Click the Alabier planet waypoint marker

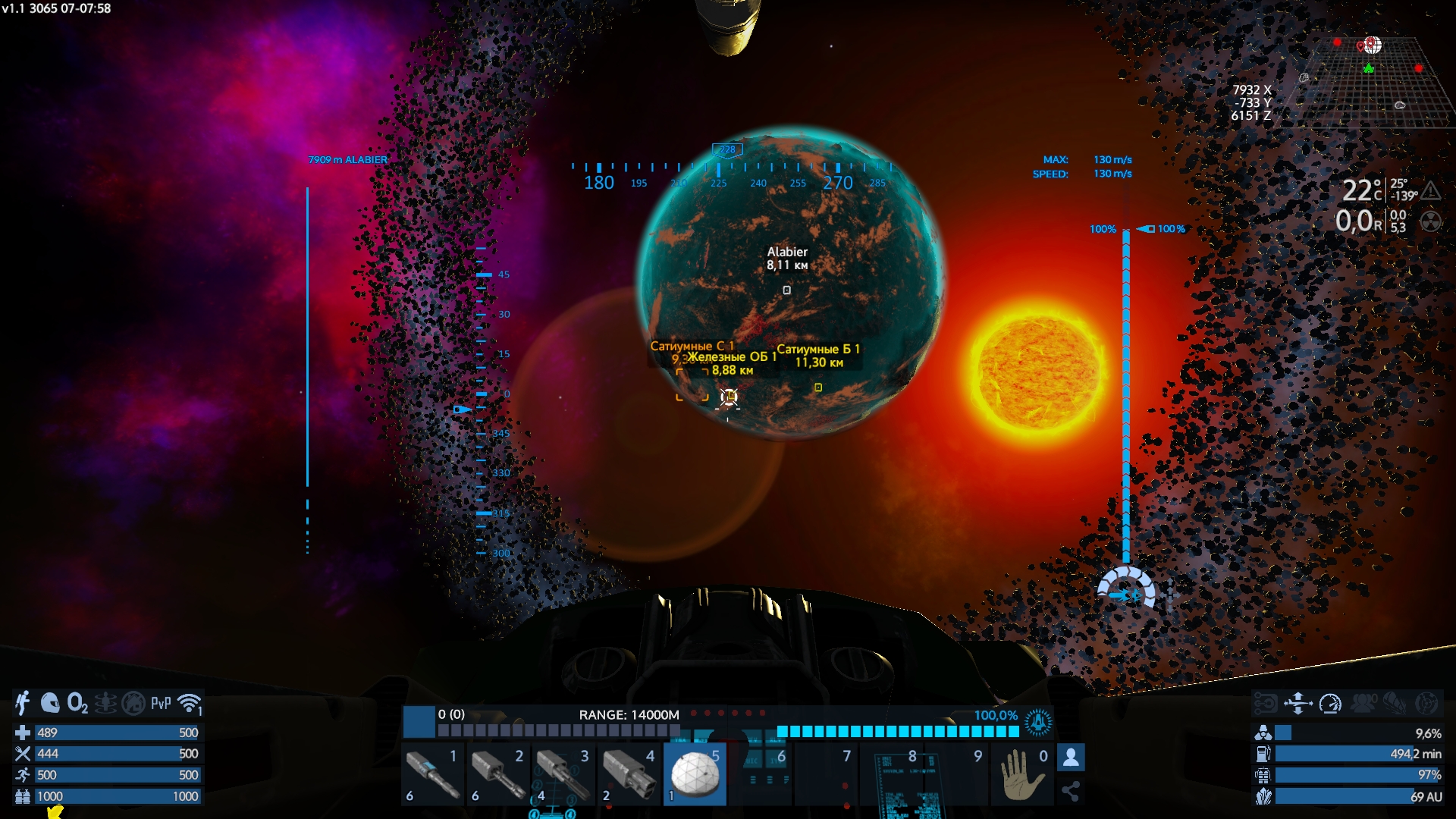click(x=786, y=290)
